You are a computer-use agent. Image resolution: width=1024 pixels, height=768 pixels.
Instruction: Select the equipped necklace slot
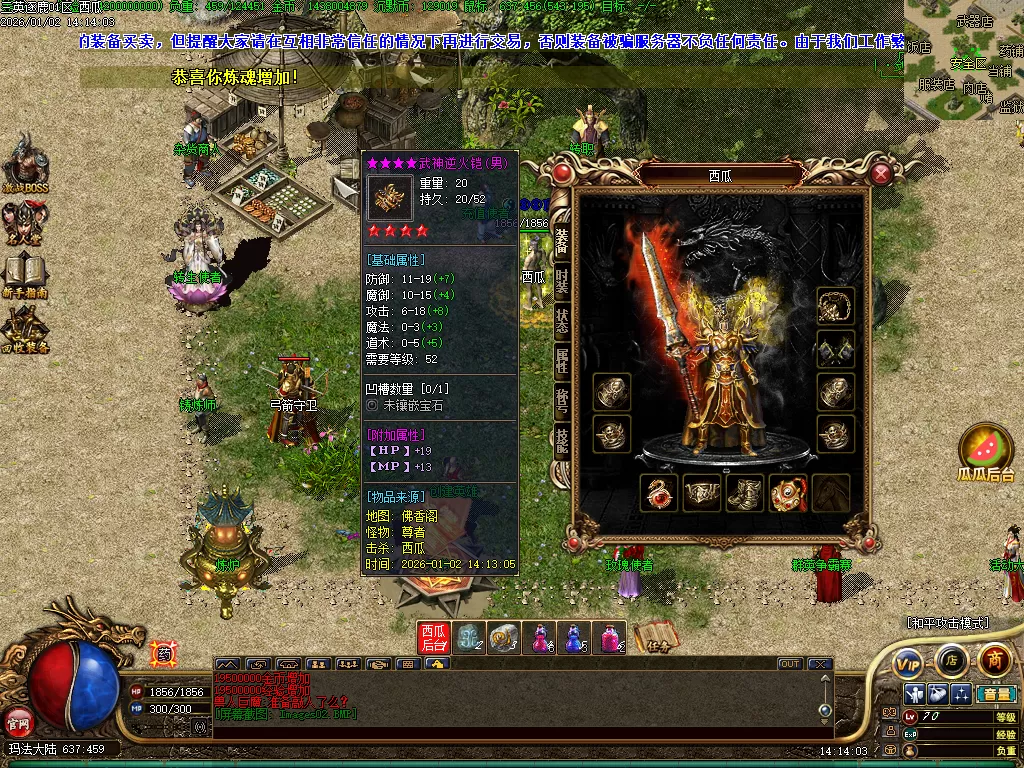pos(835,306)
